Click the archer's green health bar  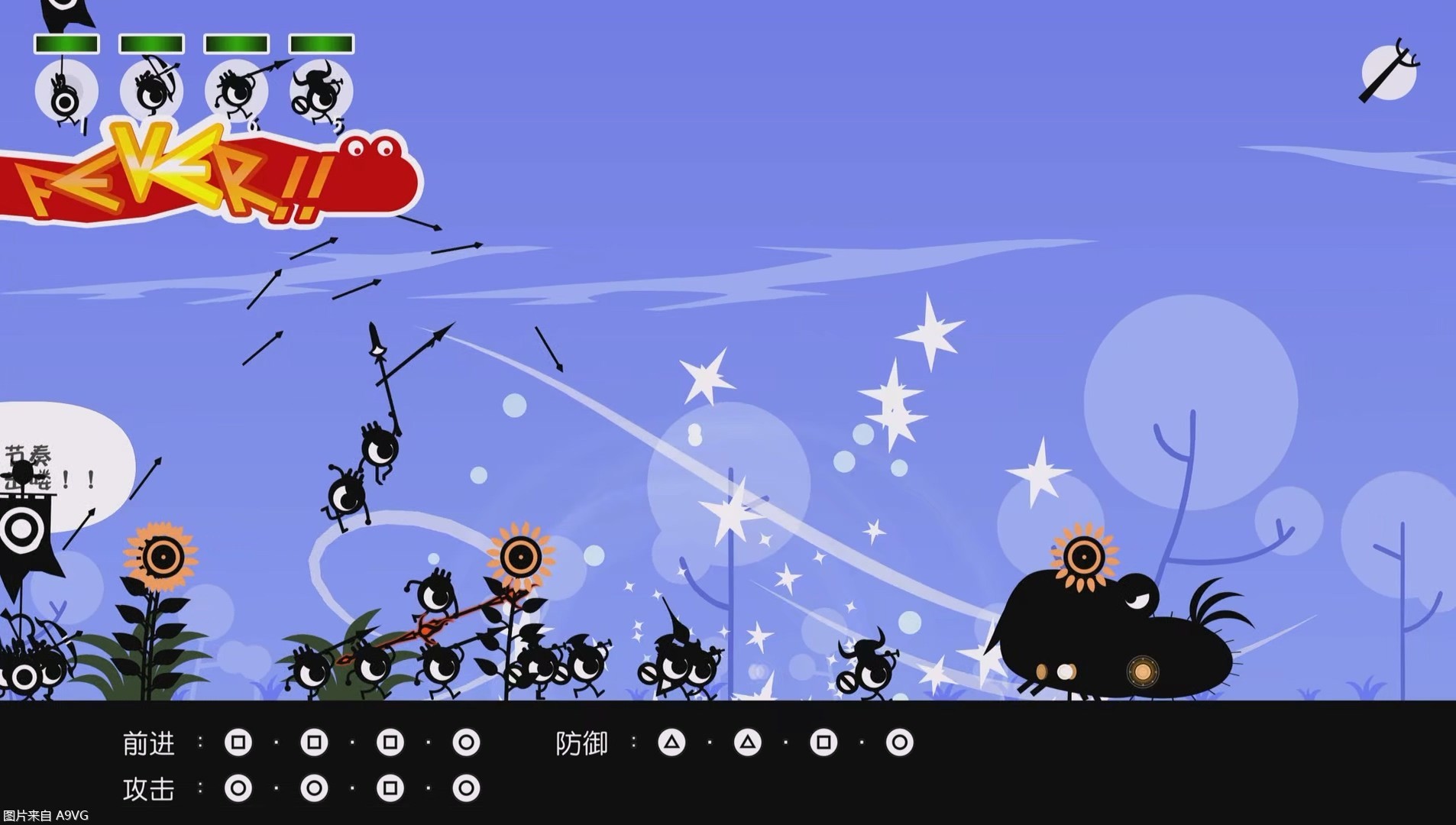tap(151, 44)
